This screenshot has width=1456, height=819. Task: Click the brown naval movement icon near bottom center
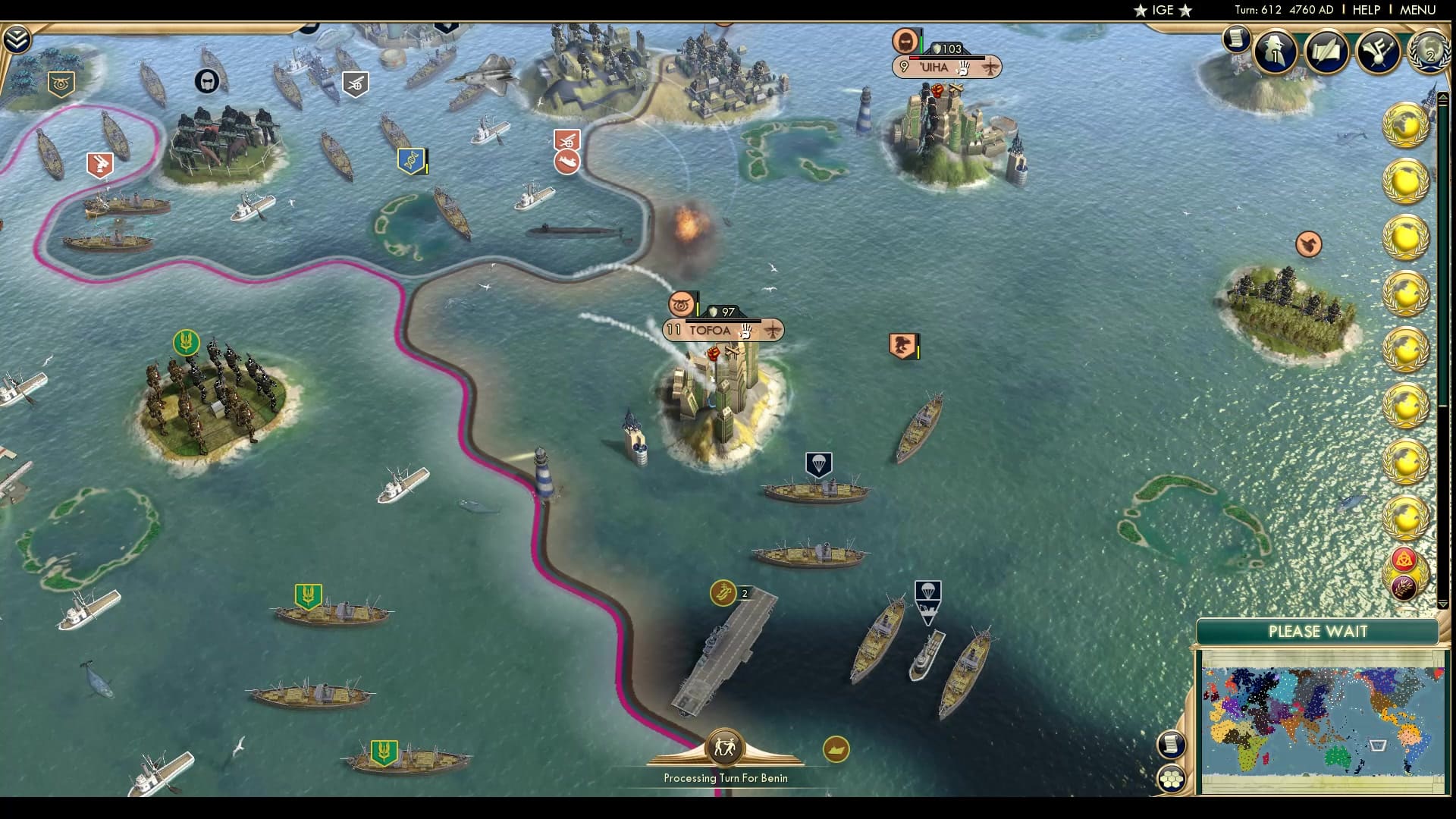[836, 750]
